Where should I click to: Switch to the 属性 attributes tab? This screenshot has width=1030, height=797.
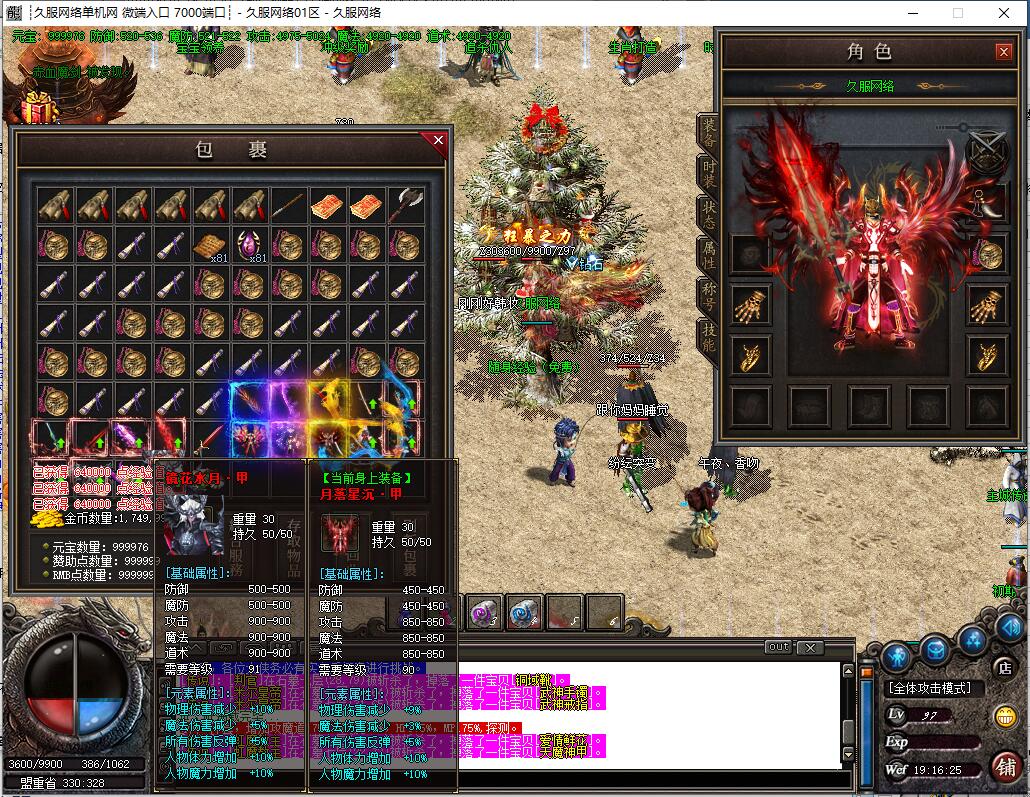tap(708, 256)
